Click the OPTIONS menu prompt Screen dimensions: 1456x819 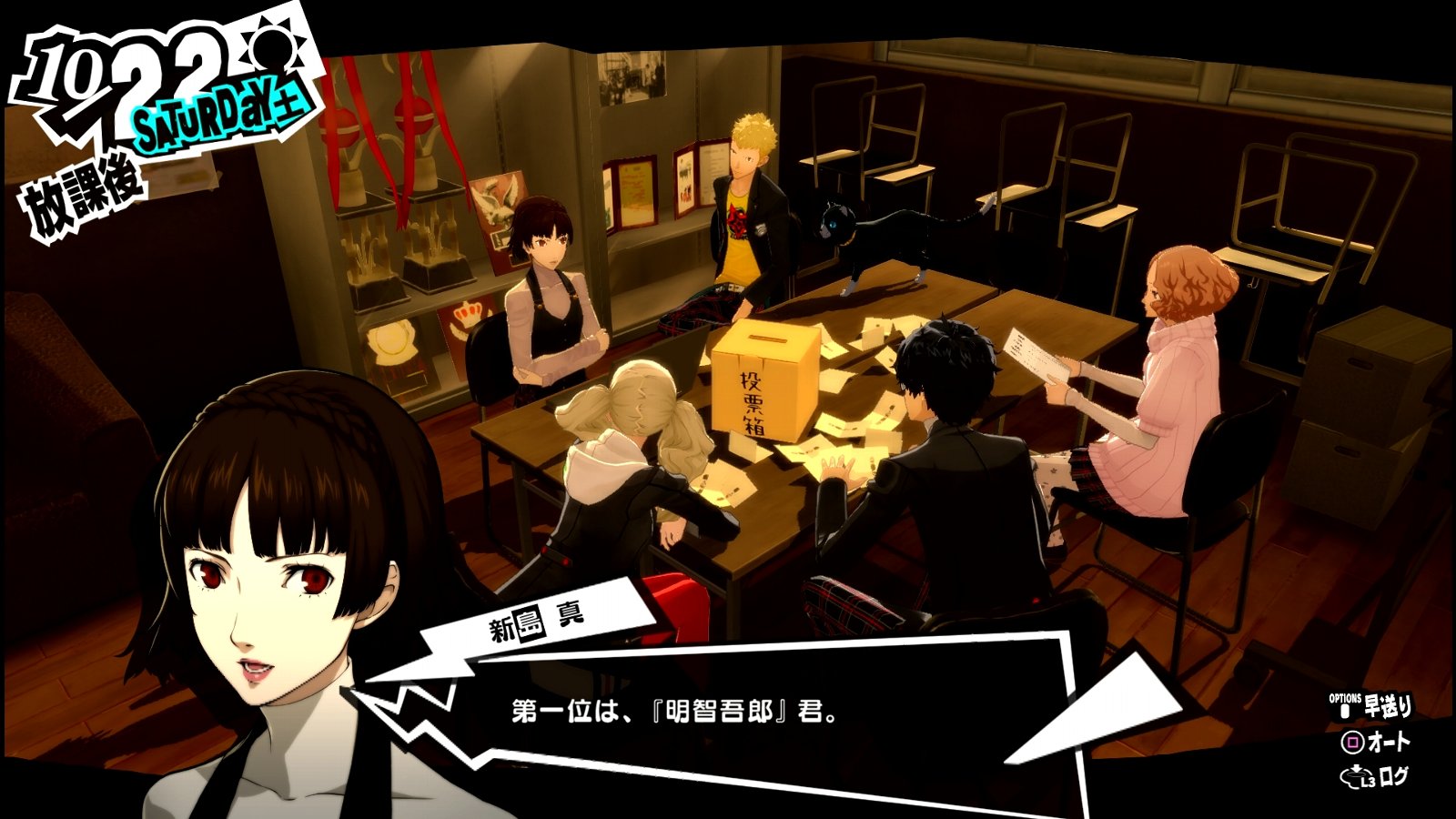tap(1344, 700)
